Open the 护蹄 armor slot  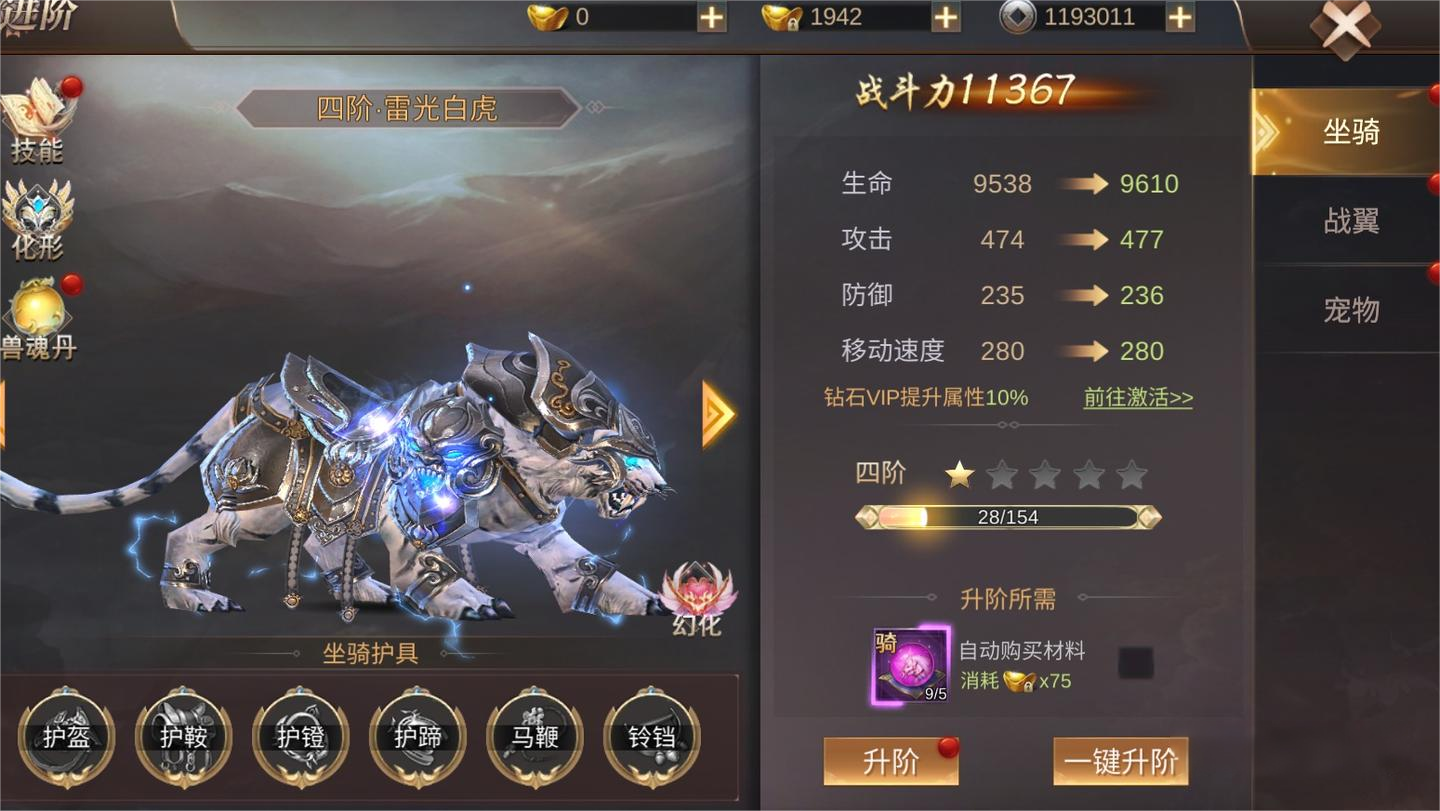click(418, 738)
